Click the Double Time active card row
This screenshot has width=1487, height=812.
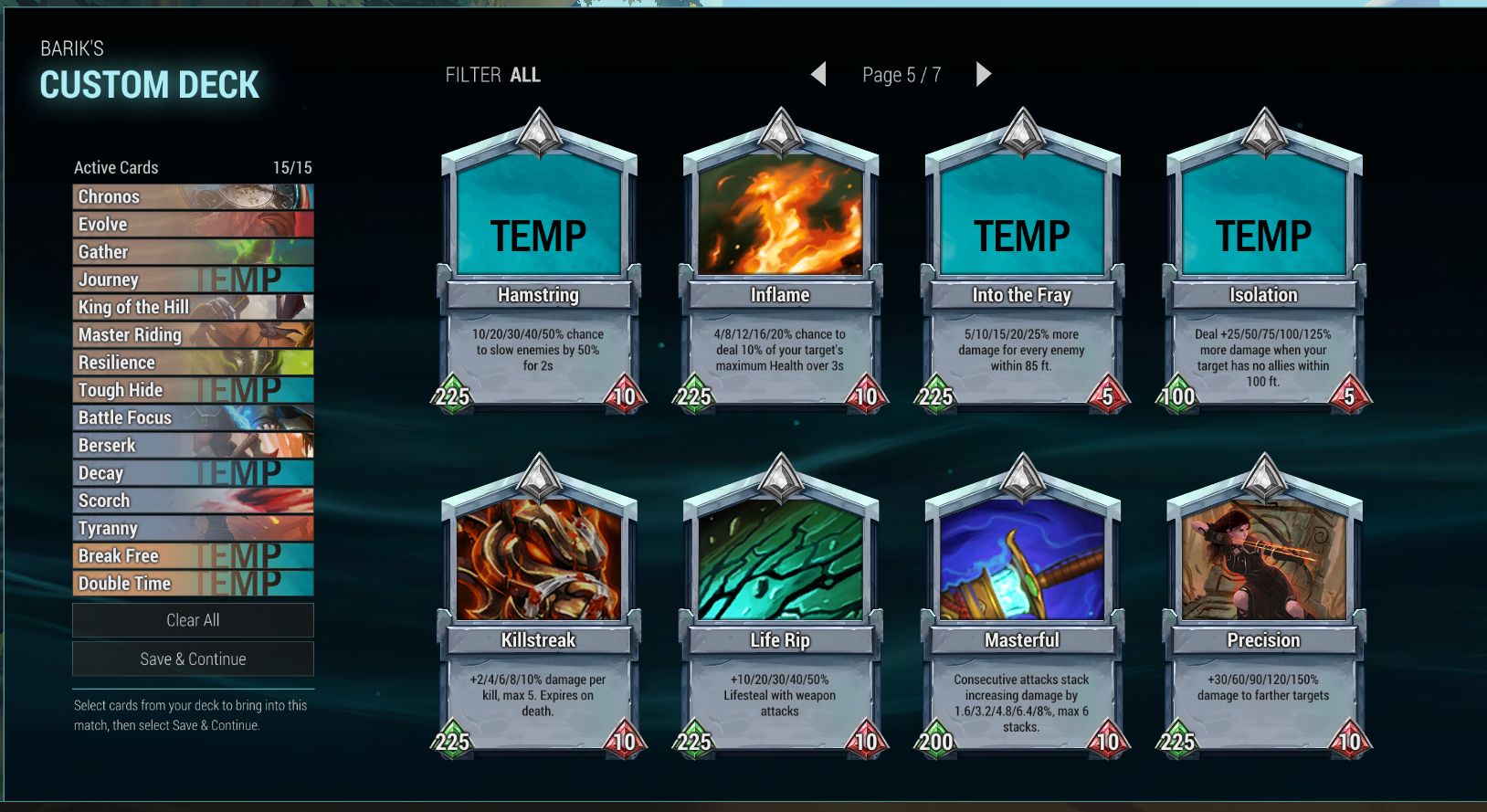pyautogui.click(x=193, y=584)
